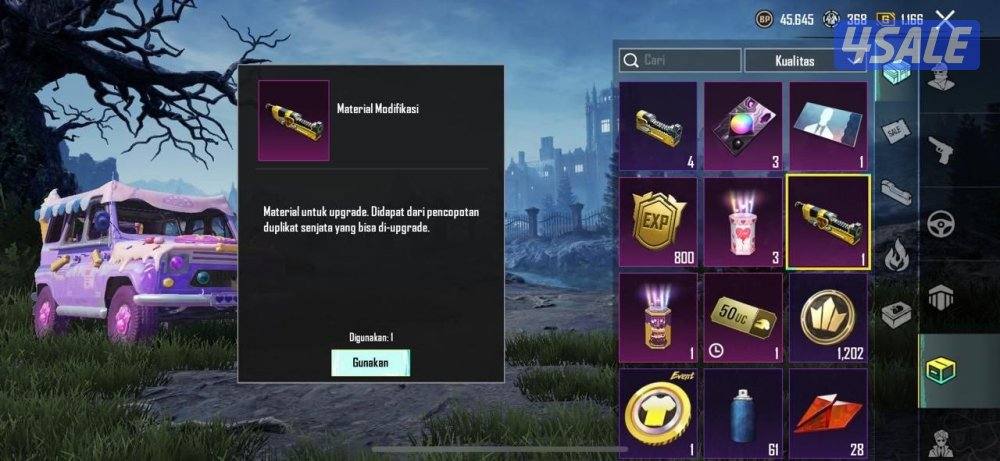
Task: Switch to the yellow box inventory tab
Action: click(x=940, y=370)
